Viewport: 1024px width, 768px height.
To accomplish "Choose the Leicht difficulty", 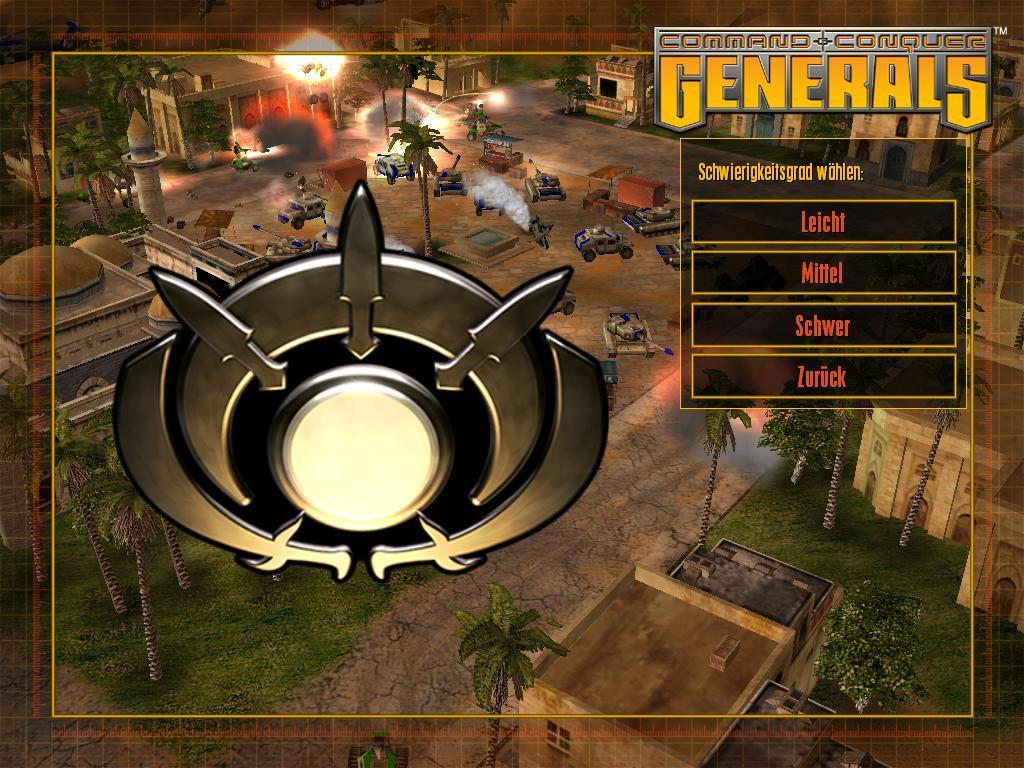I will [x=823, y=221].
